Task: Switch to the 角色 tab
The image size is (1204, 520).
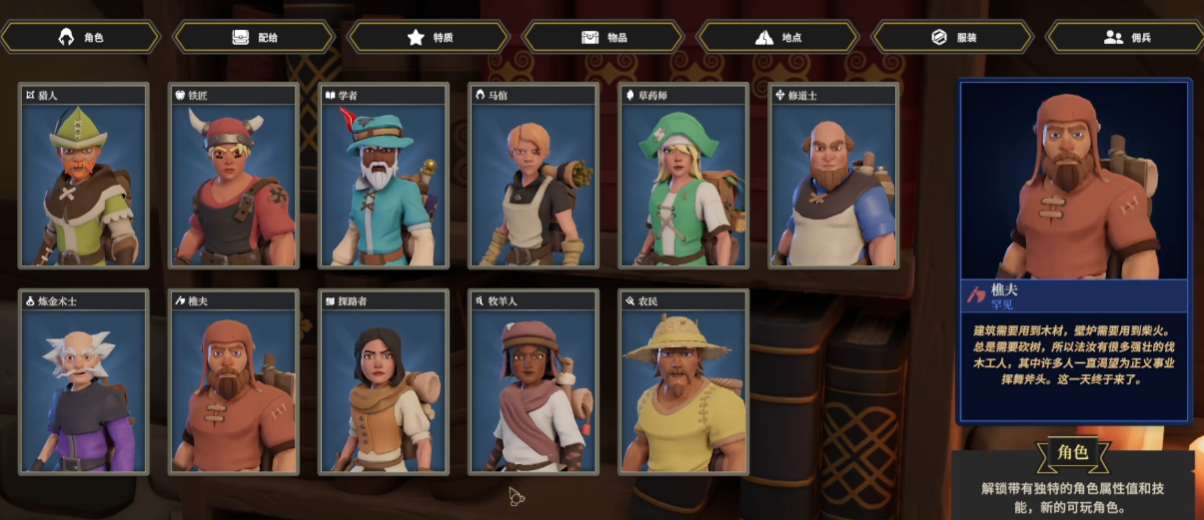Action: [x=81, y=37]
